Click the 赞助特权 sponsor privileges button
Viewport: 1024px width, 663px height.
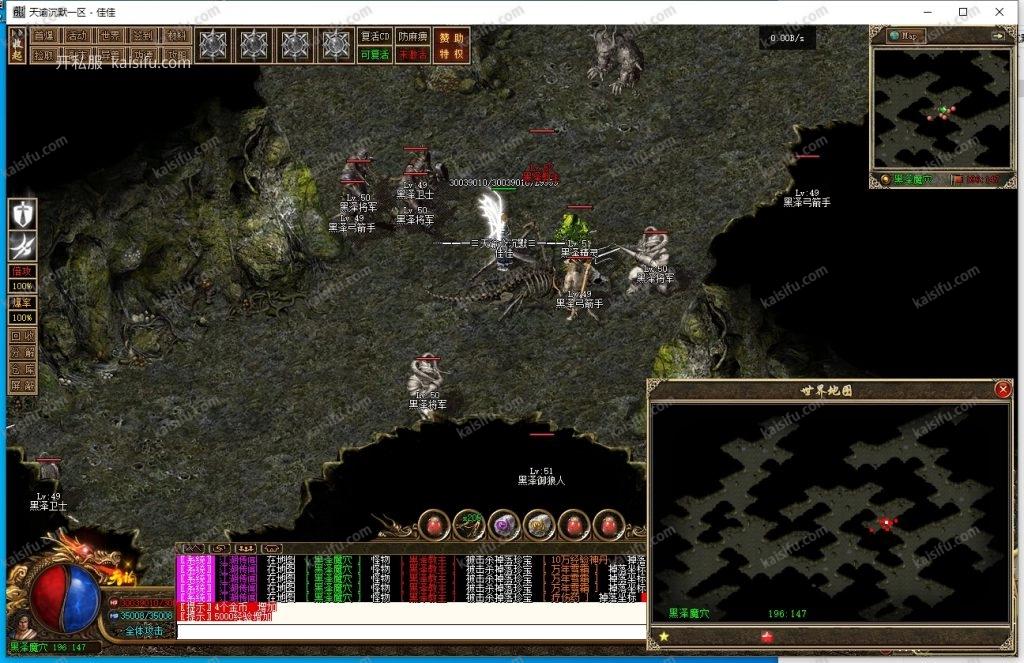tap(451, 45)
